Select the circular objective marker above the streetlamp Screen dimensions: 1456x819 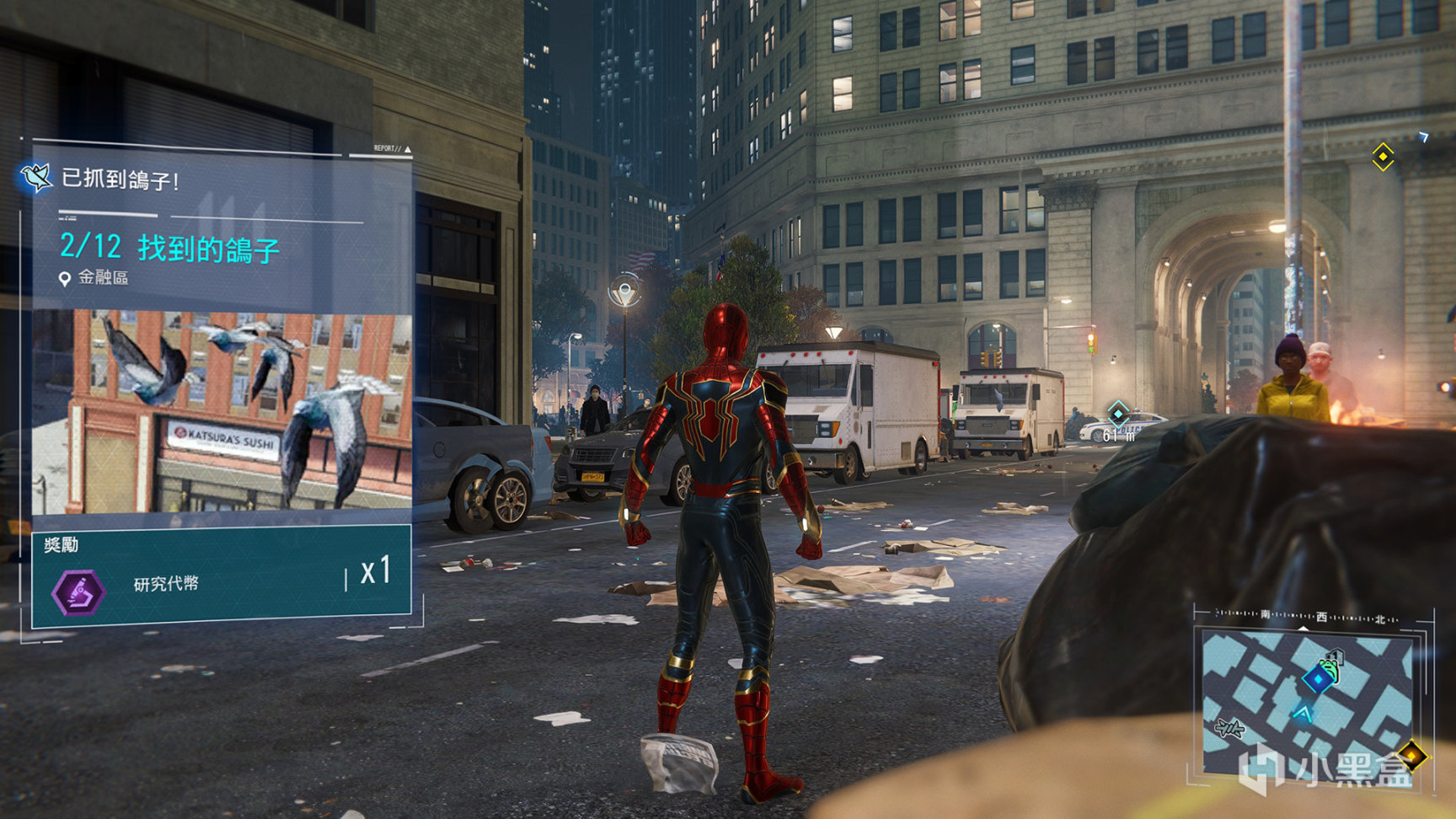point(624,292)
